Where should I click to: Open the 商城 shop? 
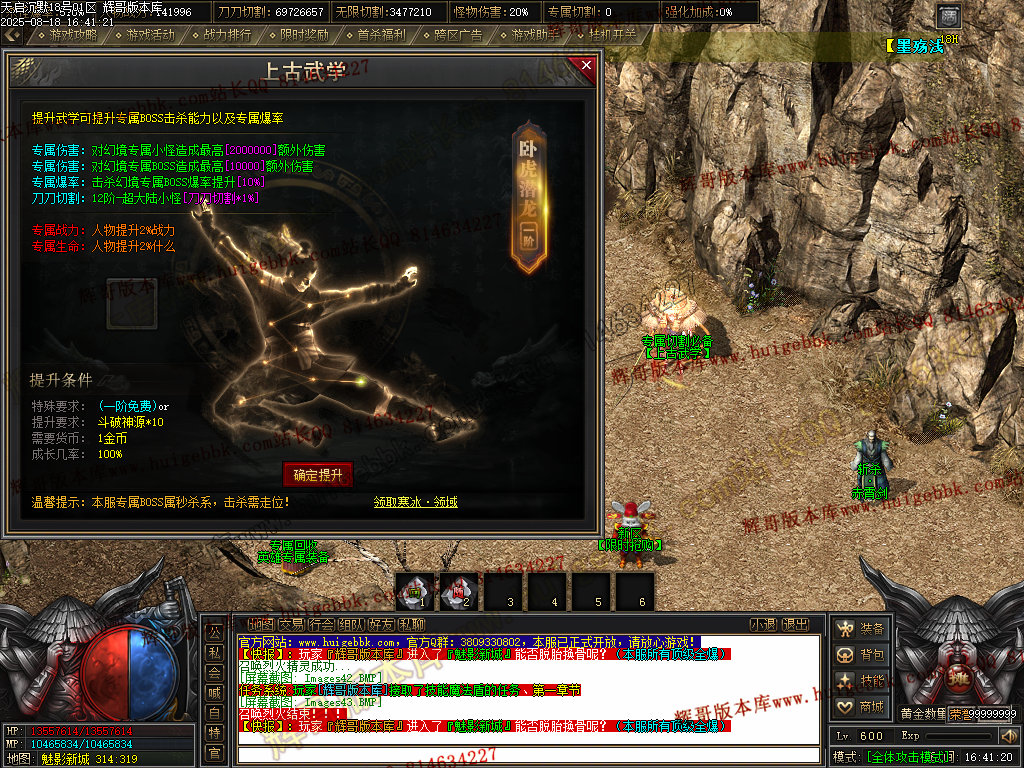tap(862, 707)
